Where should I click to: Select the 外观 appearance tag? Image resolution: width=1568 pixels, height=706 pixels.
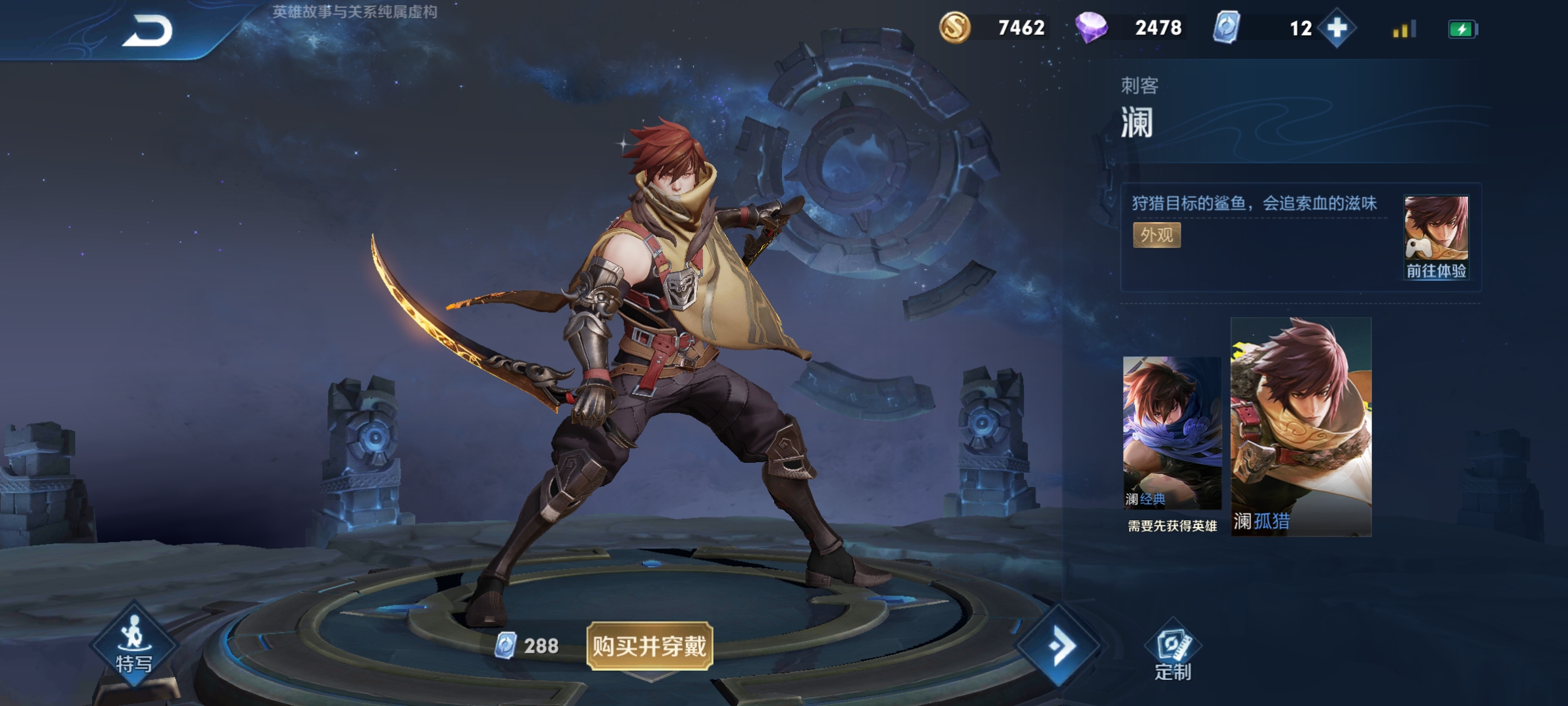(1156, 235)
